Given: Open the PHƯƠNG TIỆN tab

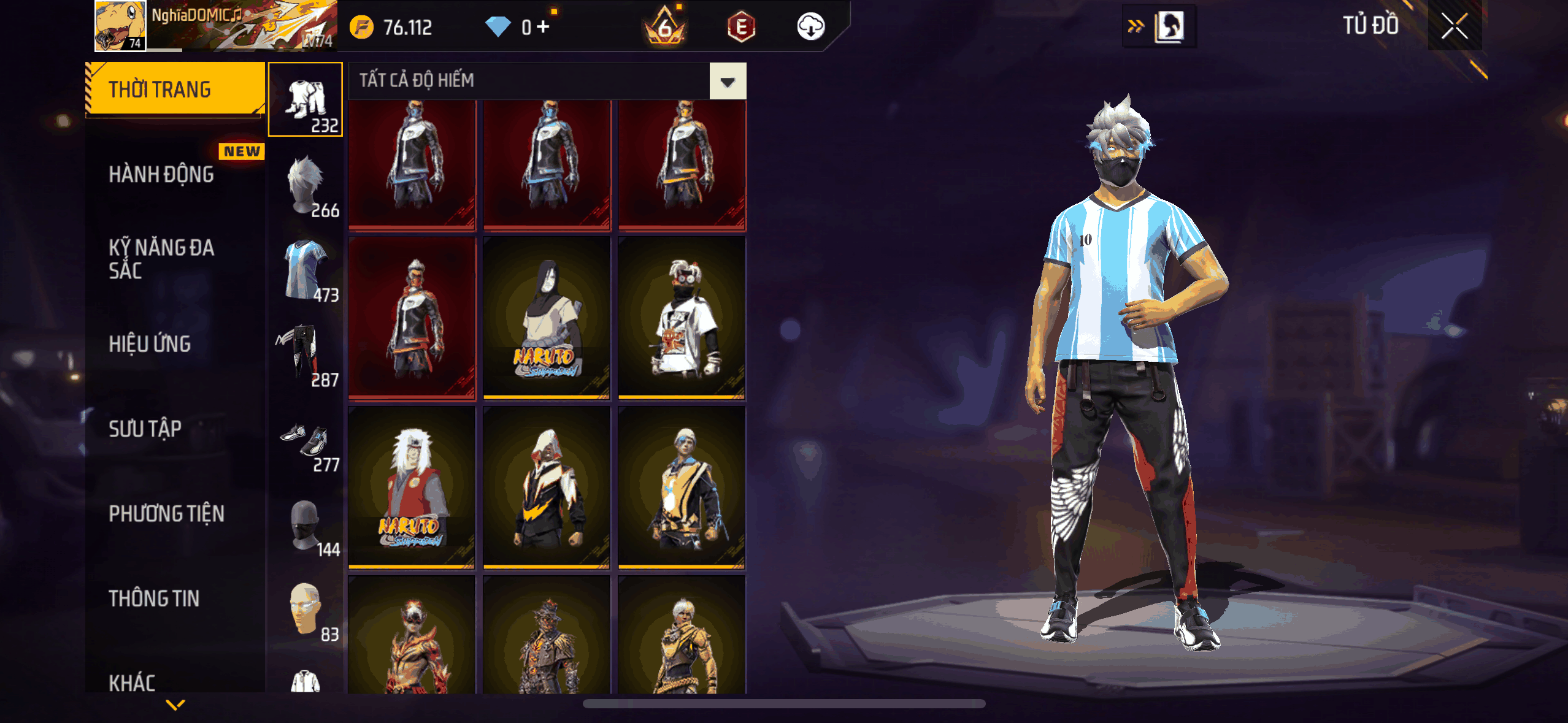Looking at the screenshot, I should (x=167, y=514).
